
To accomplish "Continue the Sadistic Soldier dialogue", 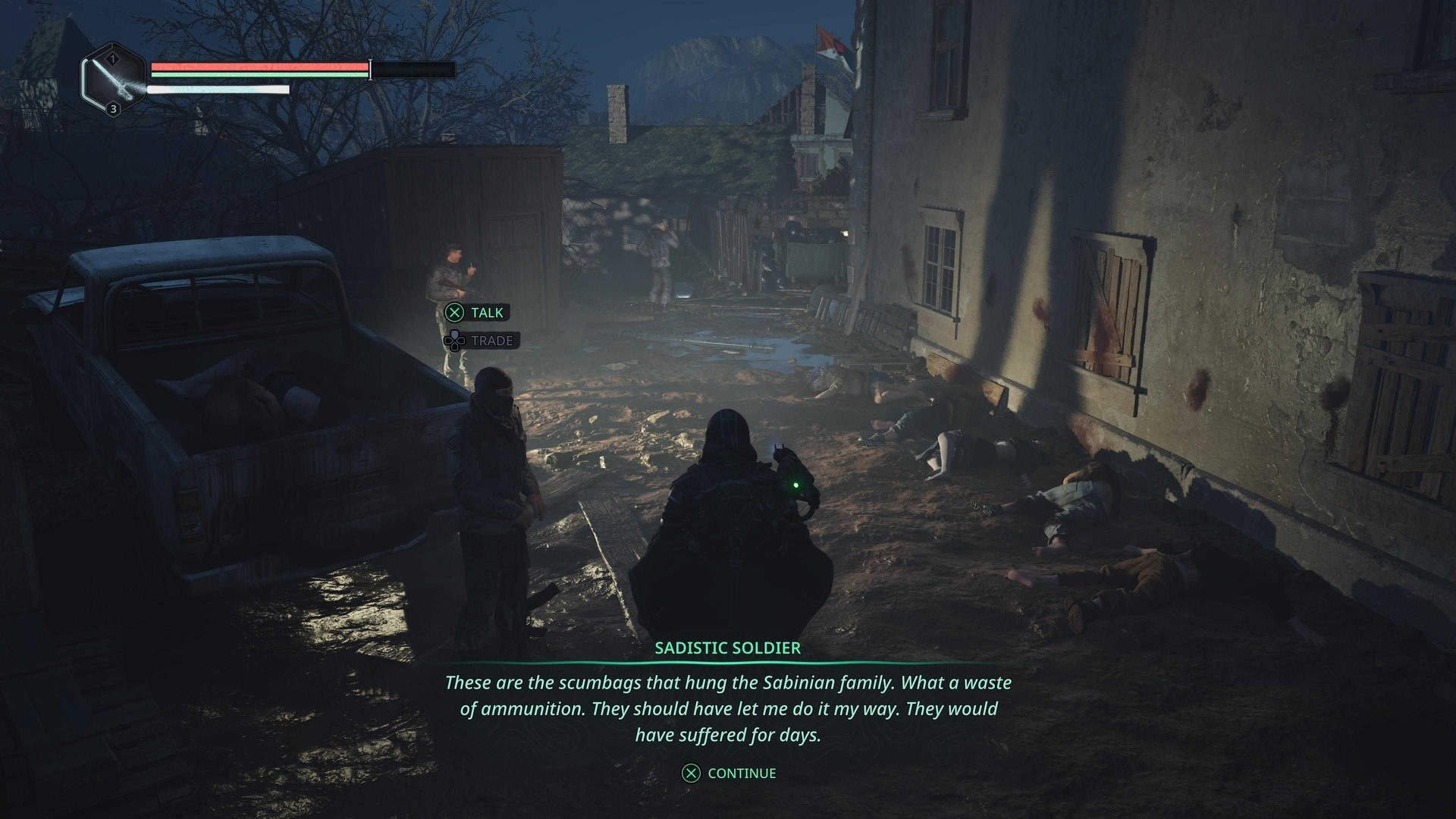I will pyautogui.click(x=730, y=773).
